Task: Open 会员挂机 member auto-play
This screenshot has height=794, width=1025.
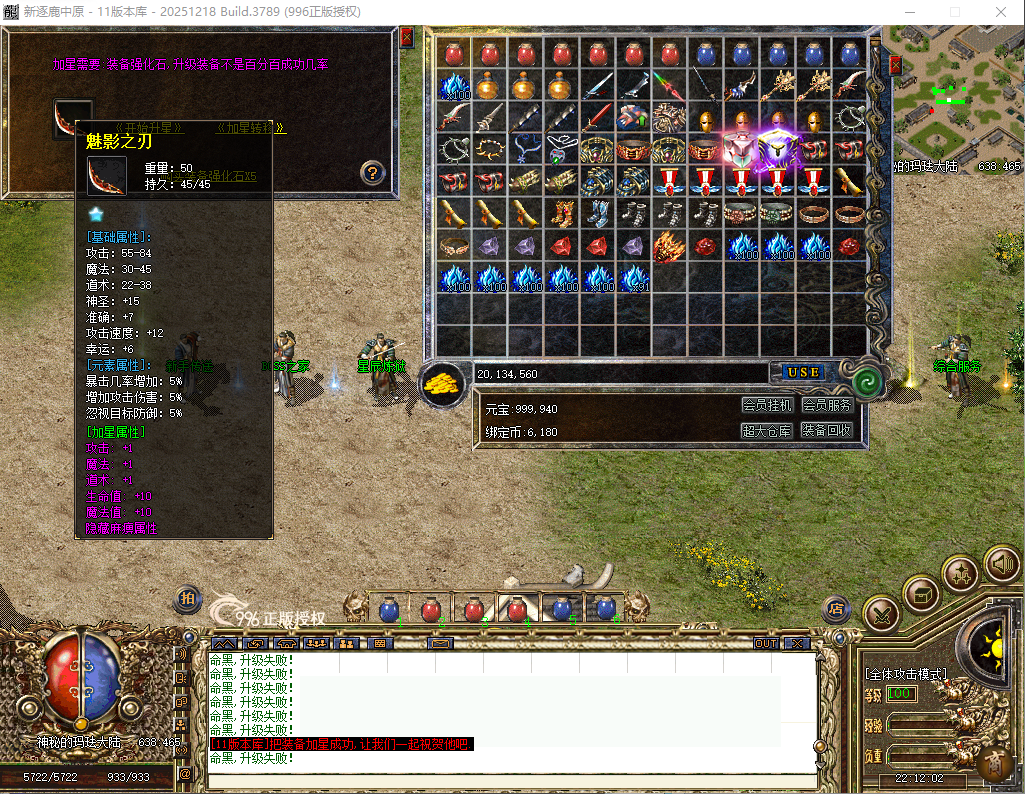Action: (x=767, y=405)
